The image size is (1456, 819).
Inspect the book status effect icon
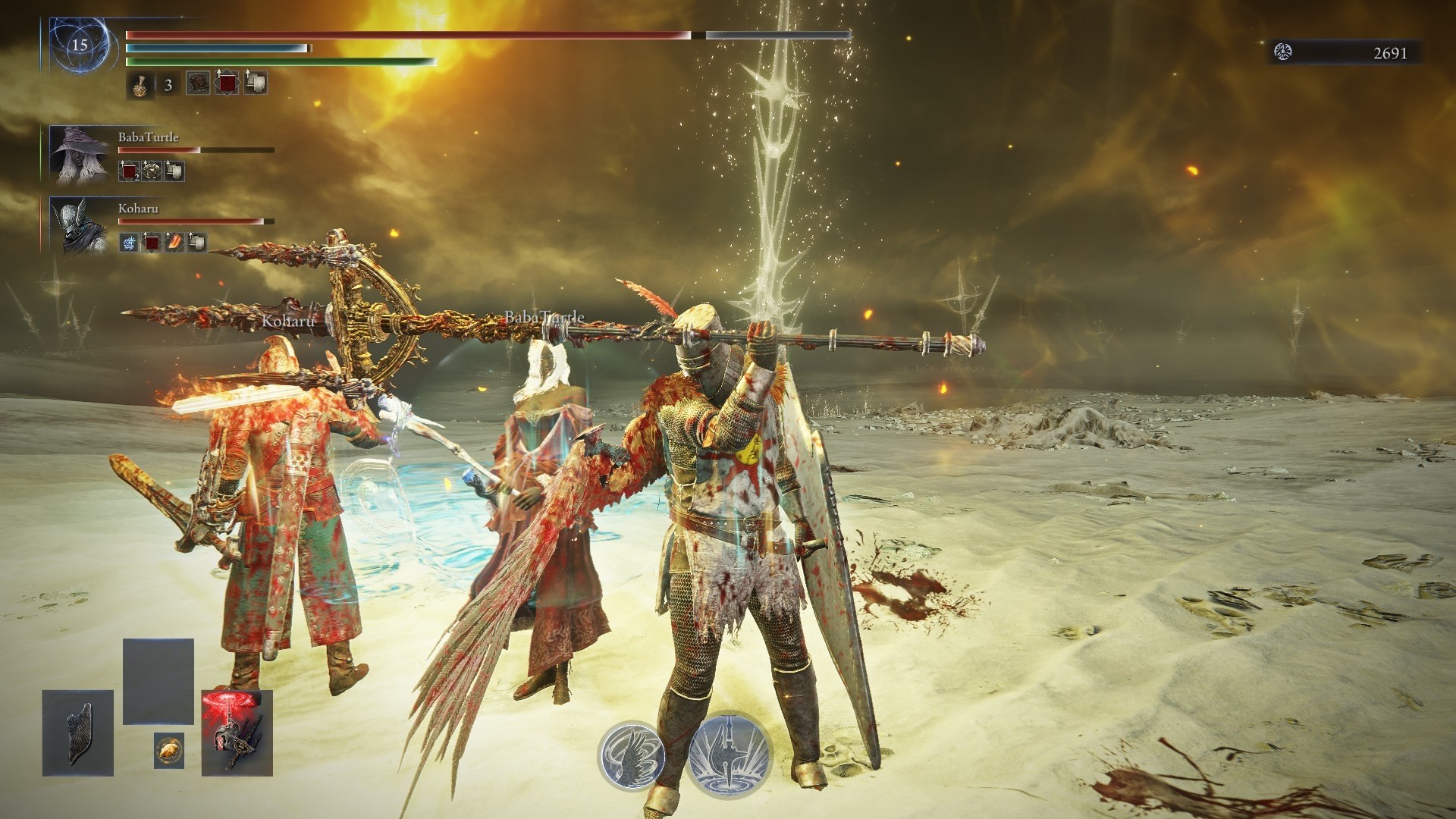199,83
